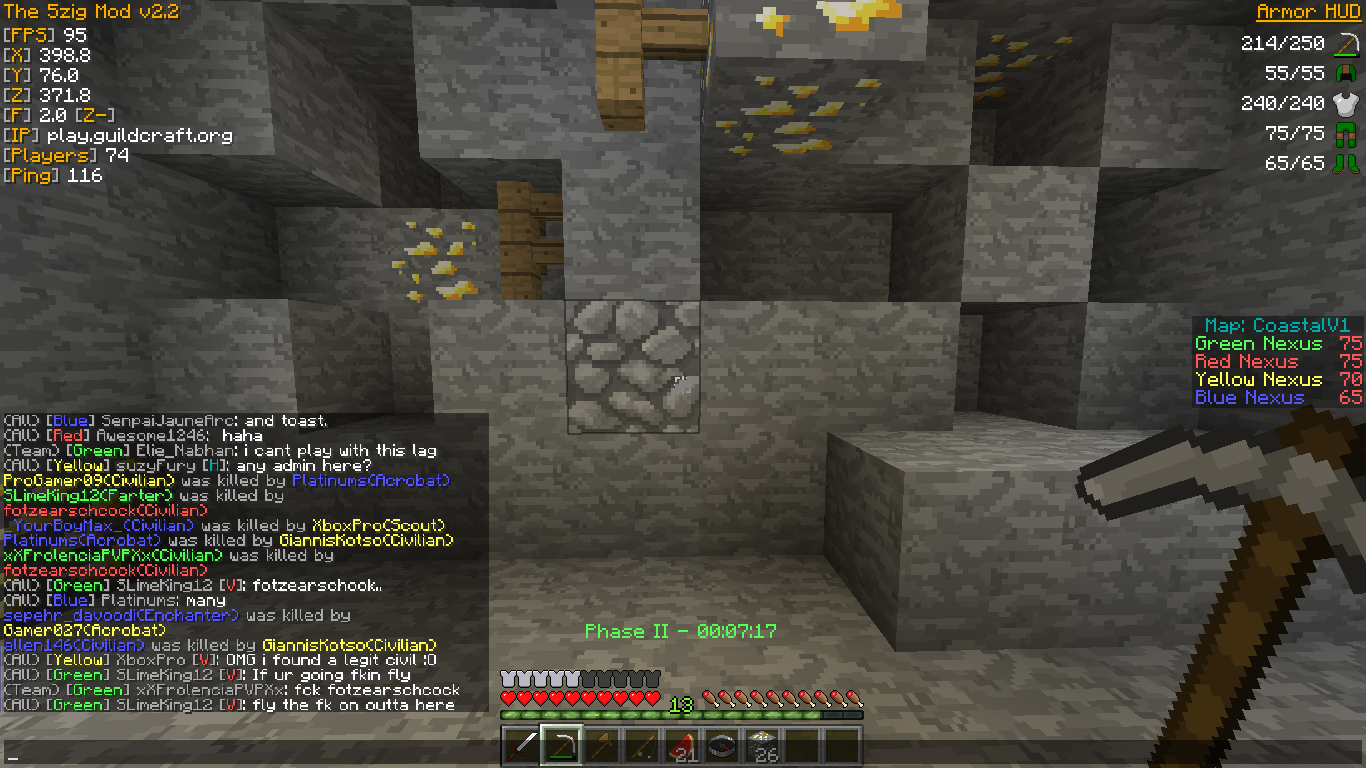Select the gold ore stack slot
The image size is (1366, 768).
pyautogui.click(x=761, y=746)
